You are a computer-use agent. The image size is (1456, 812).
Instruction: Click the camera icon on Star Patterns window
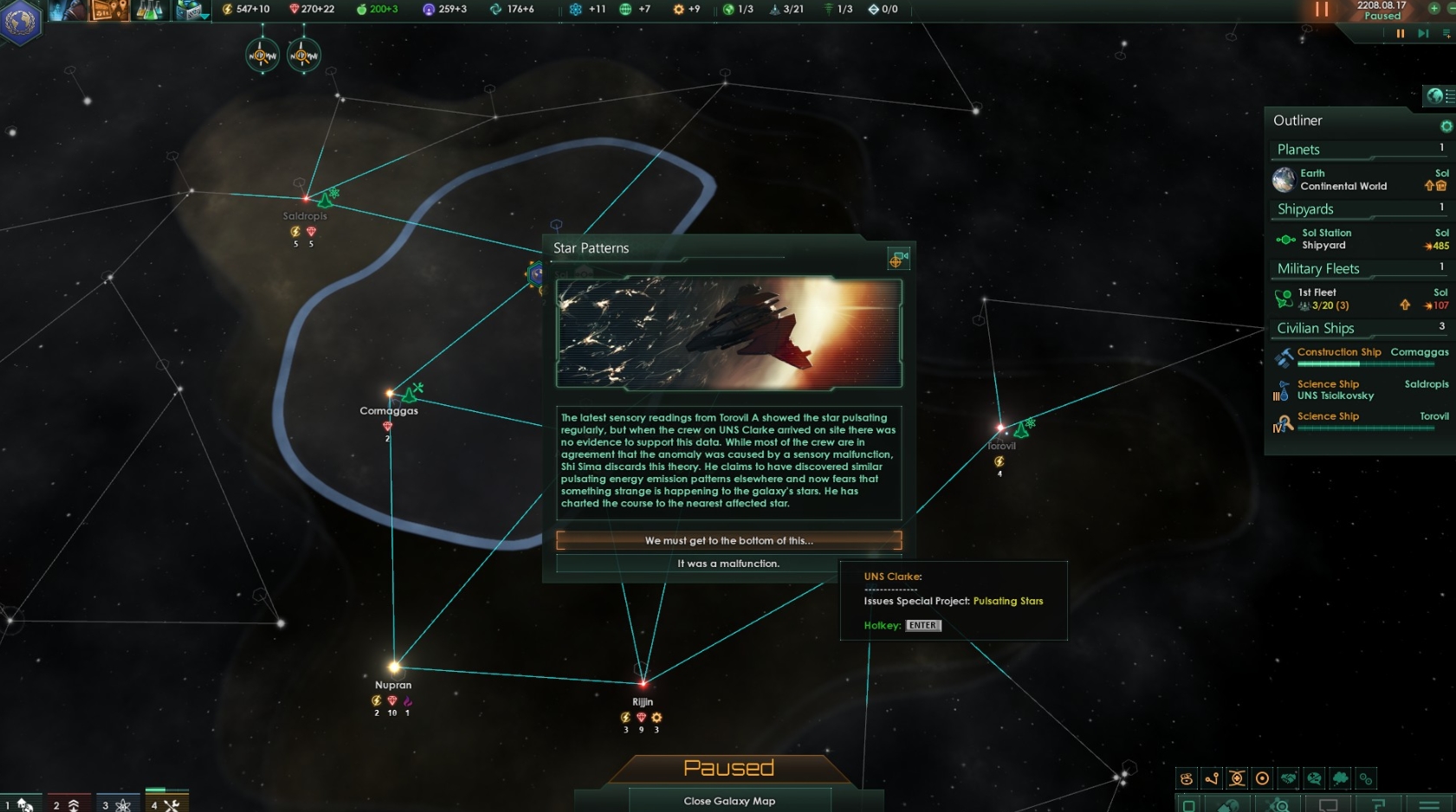pos(897,258)
